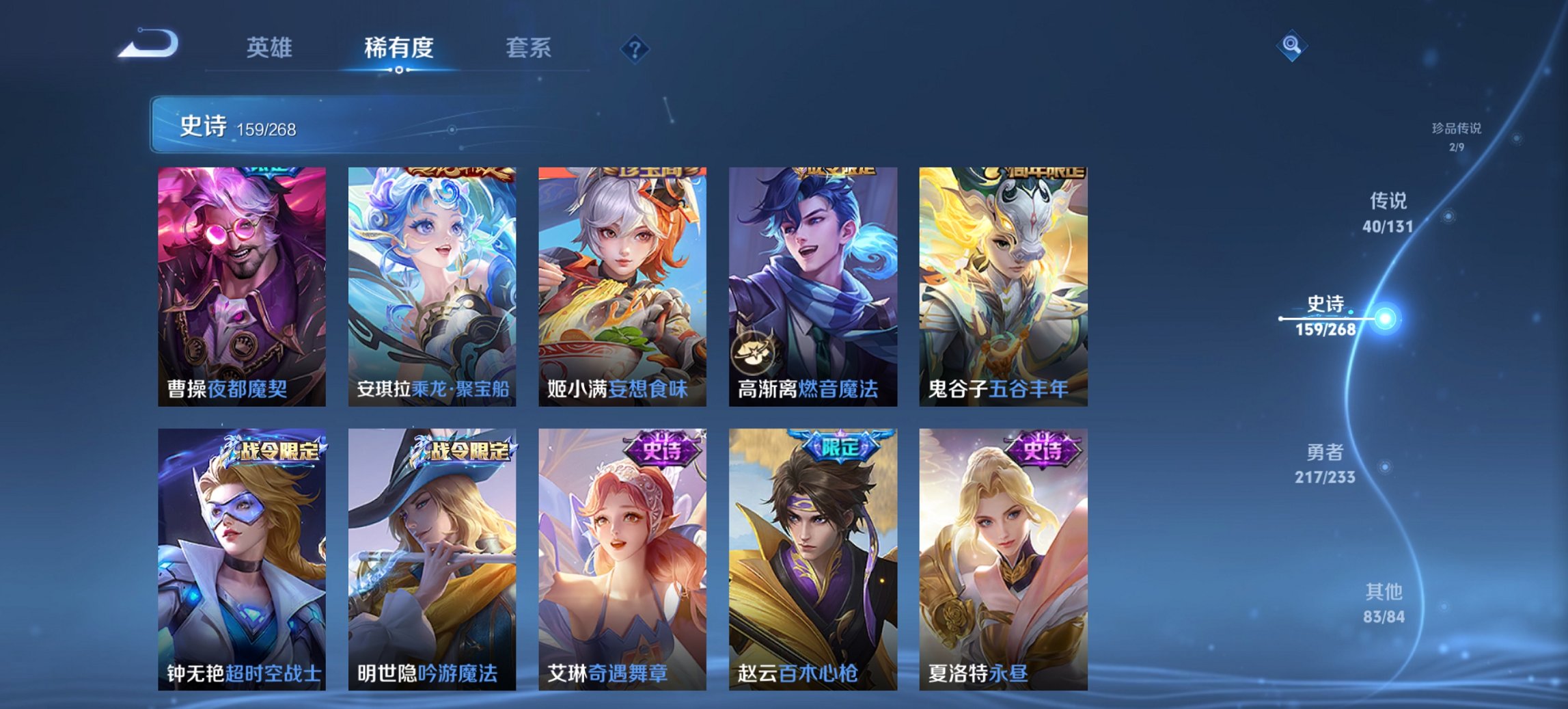Switch to the 套系 tab
The height and width of the screenshot is (709, 1568).
pyautogui.click(x=528, y=49)
